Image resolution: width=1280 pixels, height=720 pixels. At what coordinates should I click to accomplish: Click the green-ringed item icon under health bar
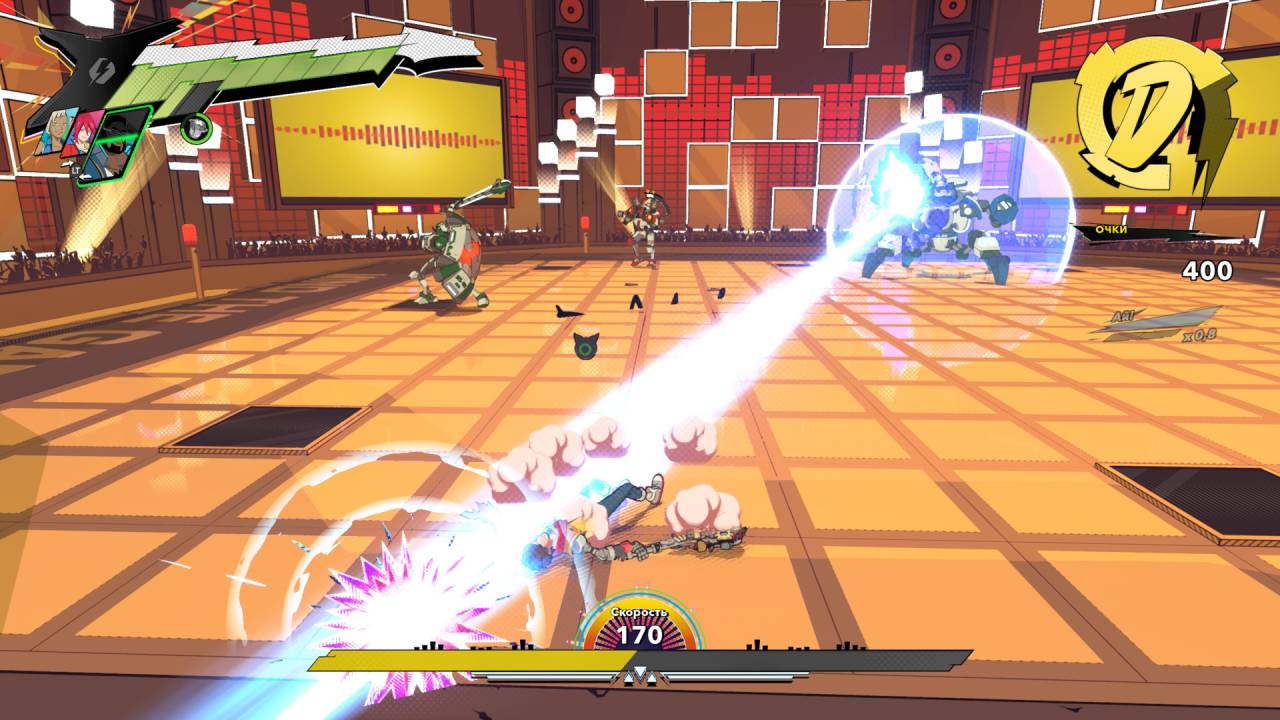(x=197, y=127)
